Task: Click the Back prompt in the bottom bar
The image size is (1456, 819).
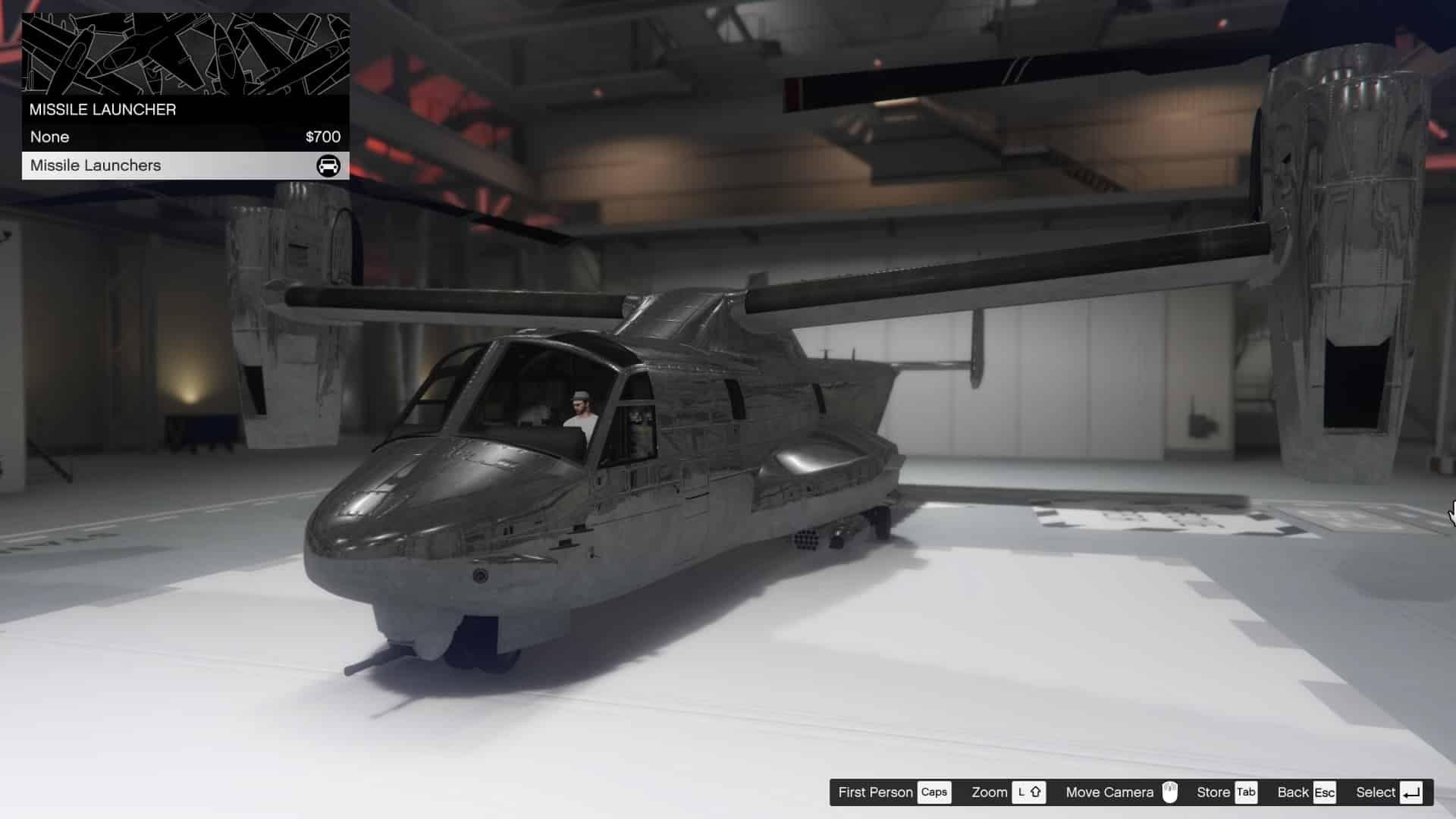Action: [x=1292, y=792]
